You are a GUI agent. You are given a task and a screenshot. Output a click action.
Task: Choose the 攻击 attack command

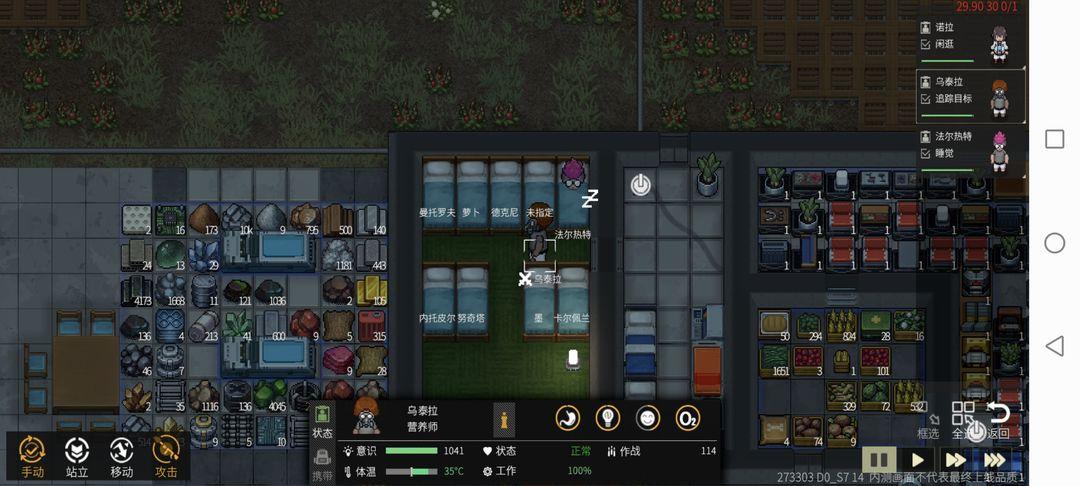point(166,456)
